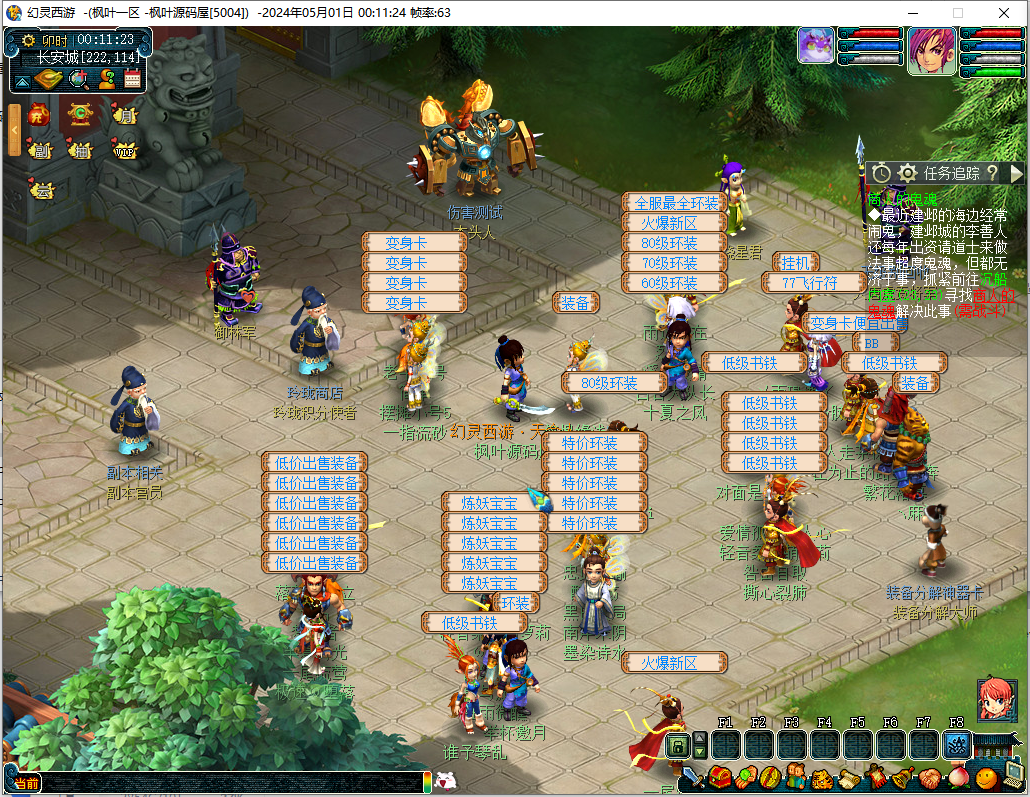Select the purple pet portrait
The width and height of the screenshot is (1030, 797).
click(815, 46)
